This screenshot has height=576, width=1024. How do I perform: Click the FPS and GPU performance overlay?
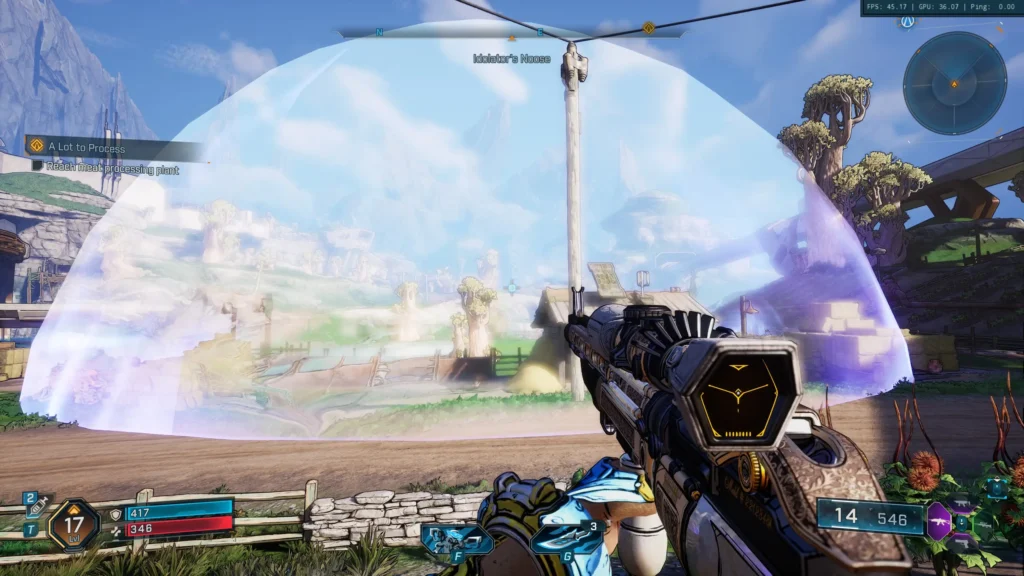tap(940, 8)
